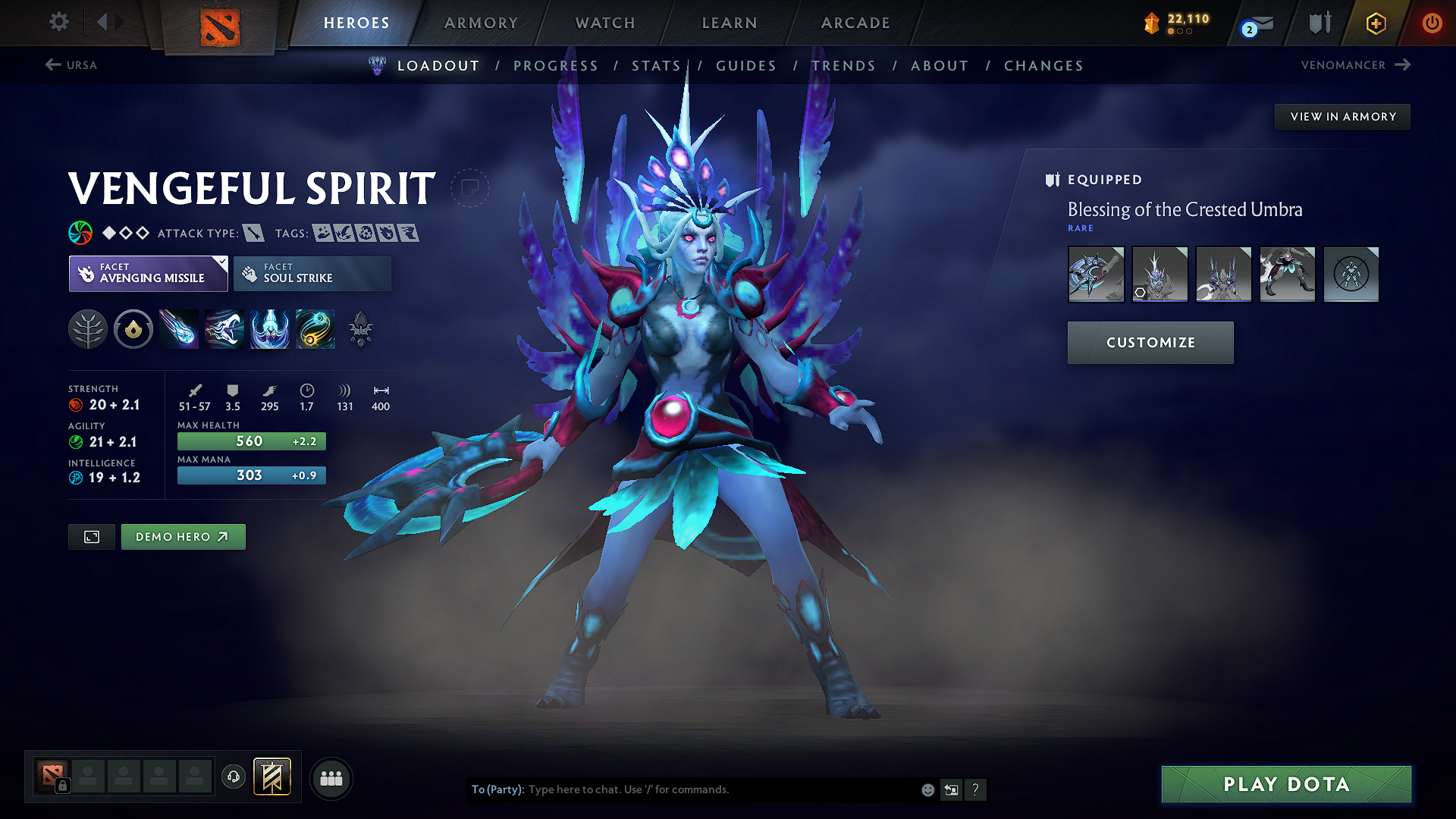
Task: Click the shards balance icon in top bar
Action: [1153, 24]
